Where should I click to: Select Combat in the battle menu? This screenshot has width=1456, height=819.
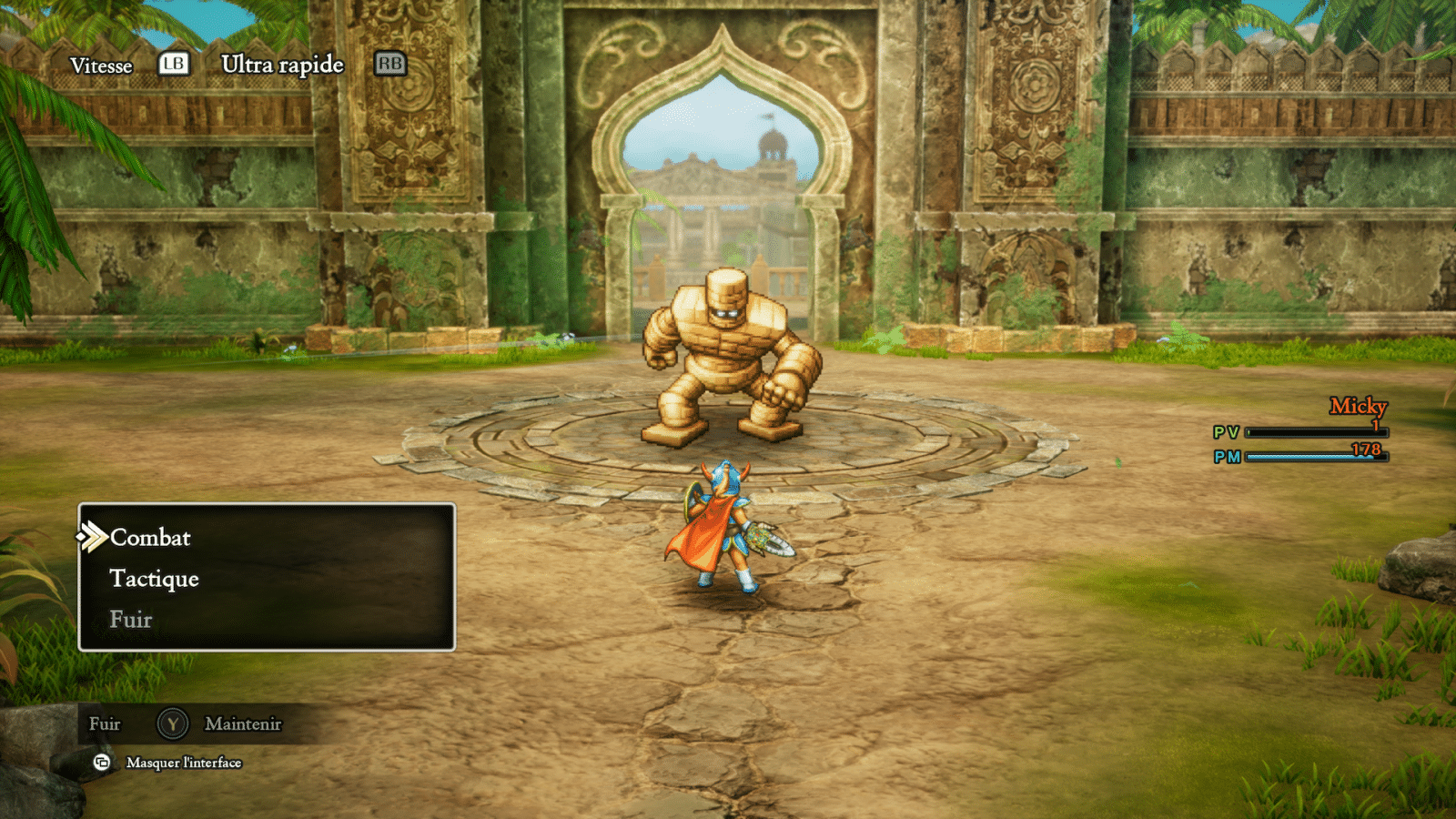click(150, 538)
